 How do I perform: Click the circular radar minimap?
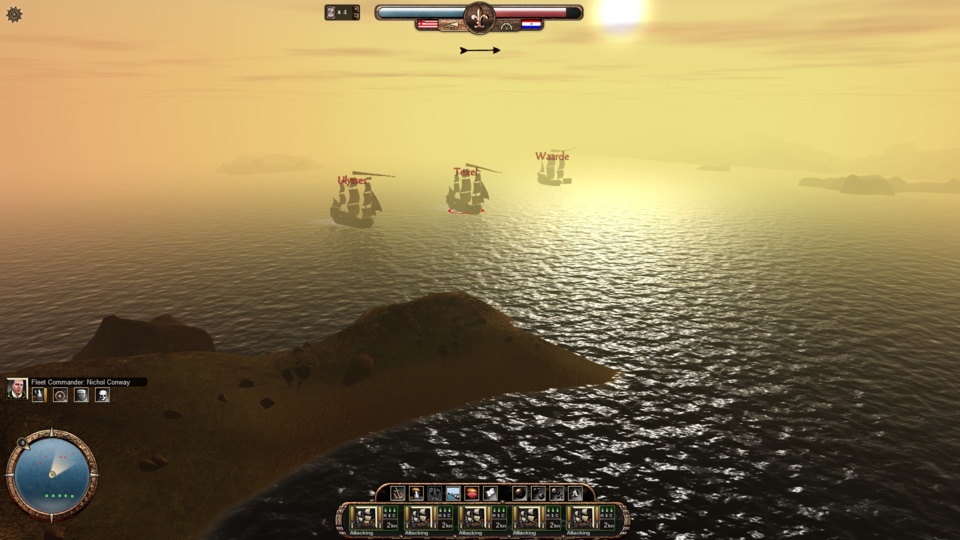(x=52, y=474)
